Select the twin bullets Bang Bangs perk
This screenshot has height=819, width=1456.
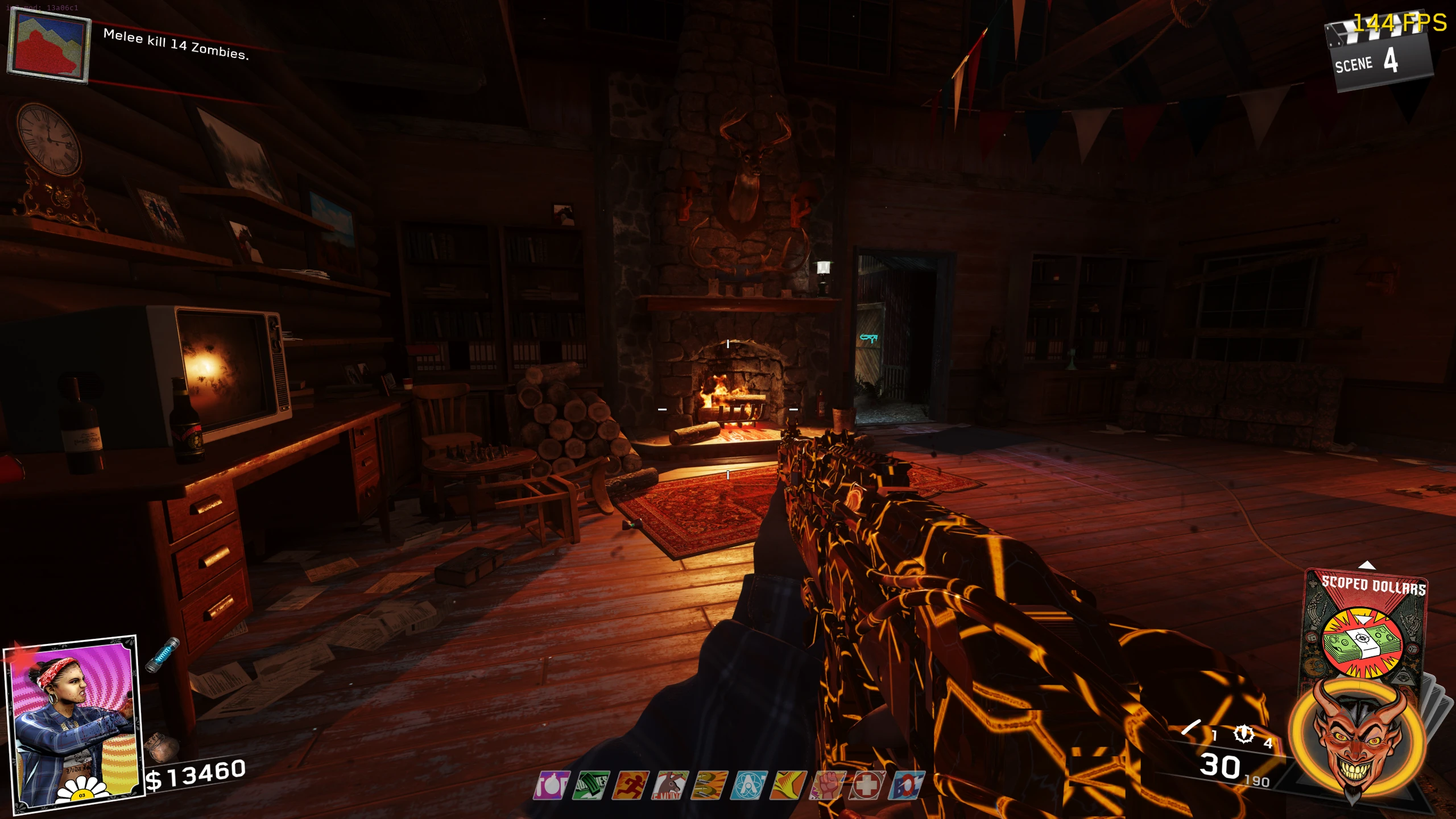pos(709,785)
